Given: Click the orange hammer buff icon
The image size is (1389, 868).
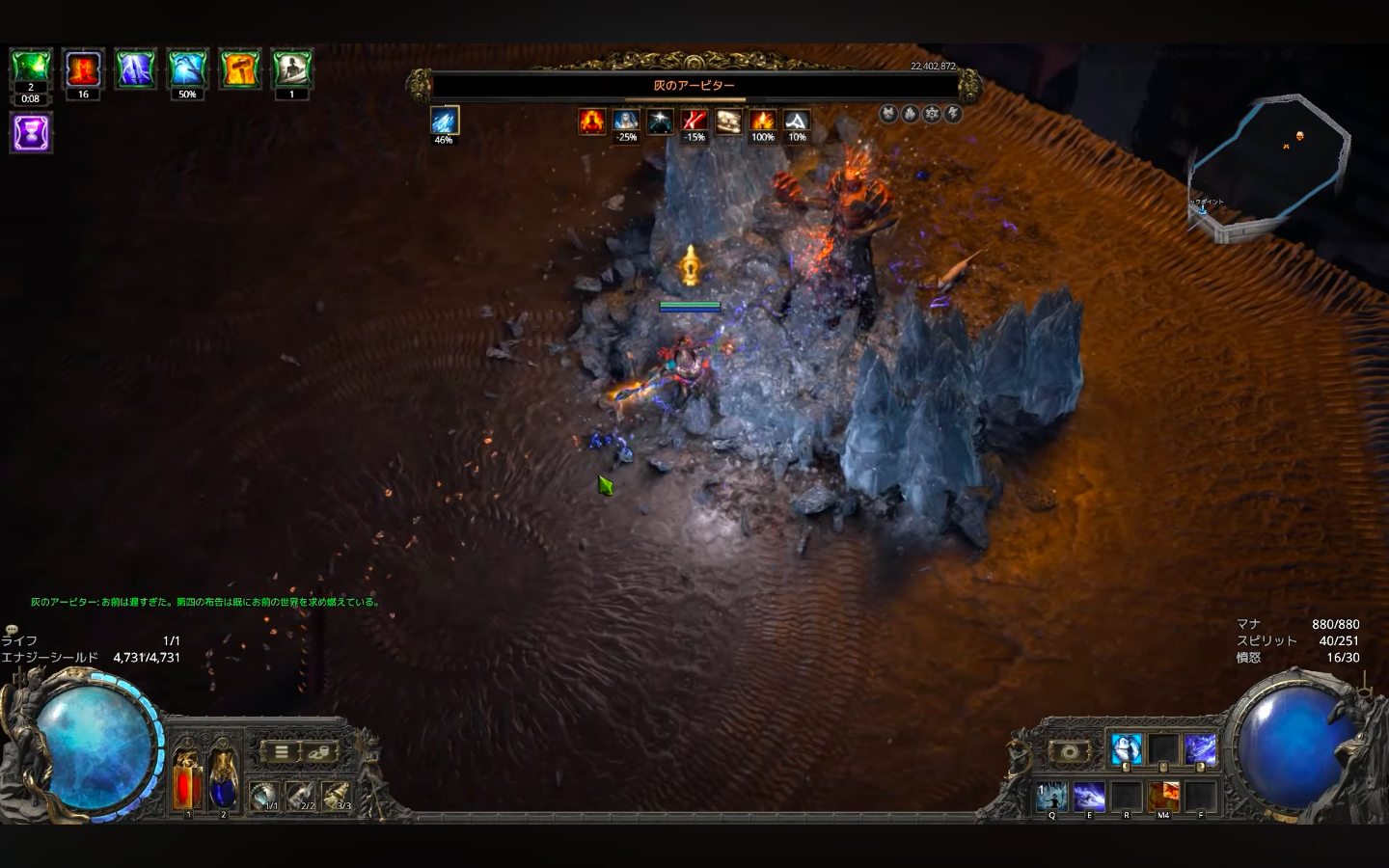Looking at the screenshot, I should pos(239,68).
